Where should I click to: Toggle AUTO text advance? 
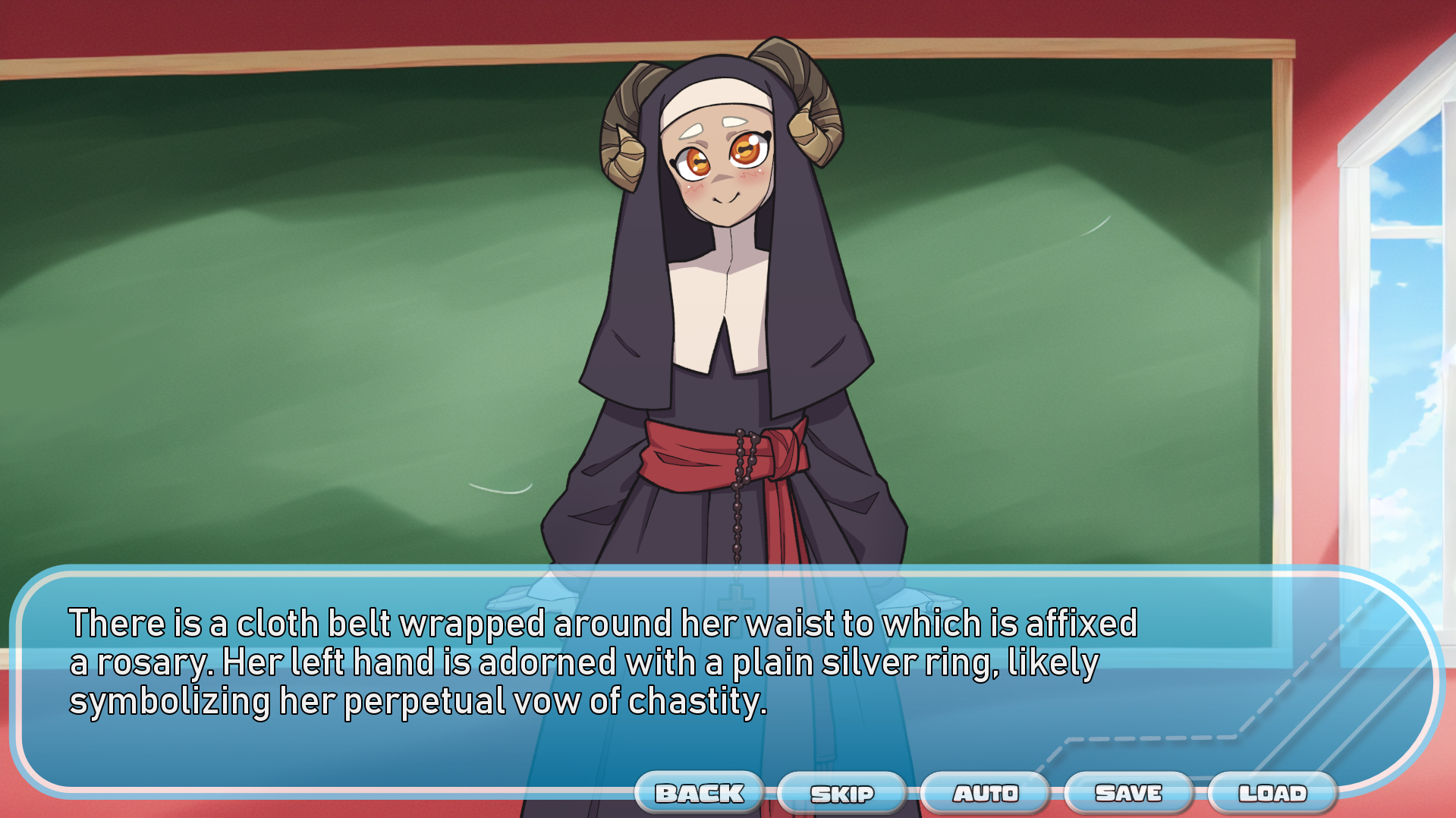[986, 793]
